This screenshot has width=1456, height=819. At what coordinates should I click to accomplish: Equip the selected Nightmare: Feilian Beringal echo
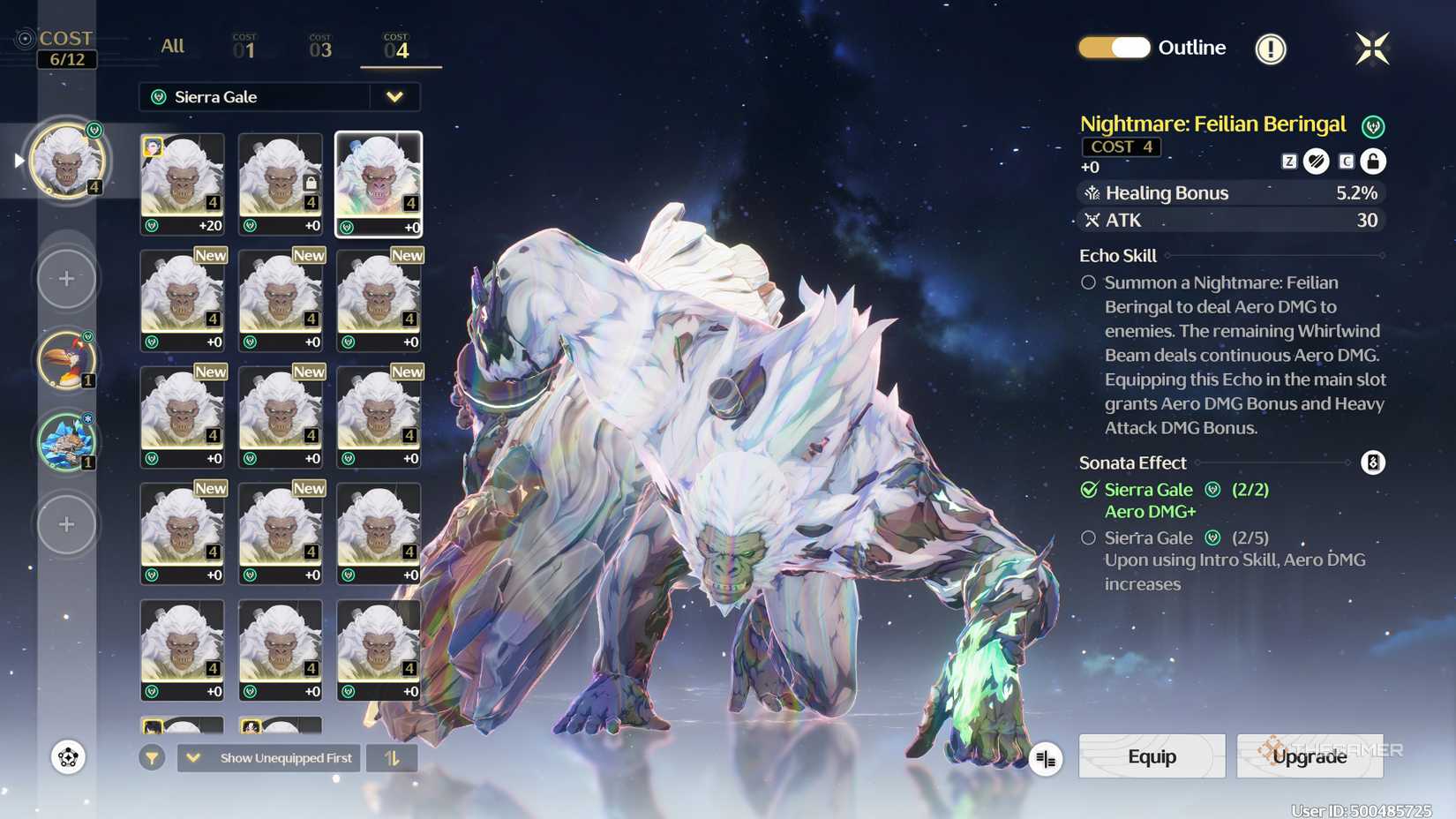pyautogui.click(x=1152, y=756)
